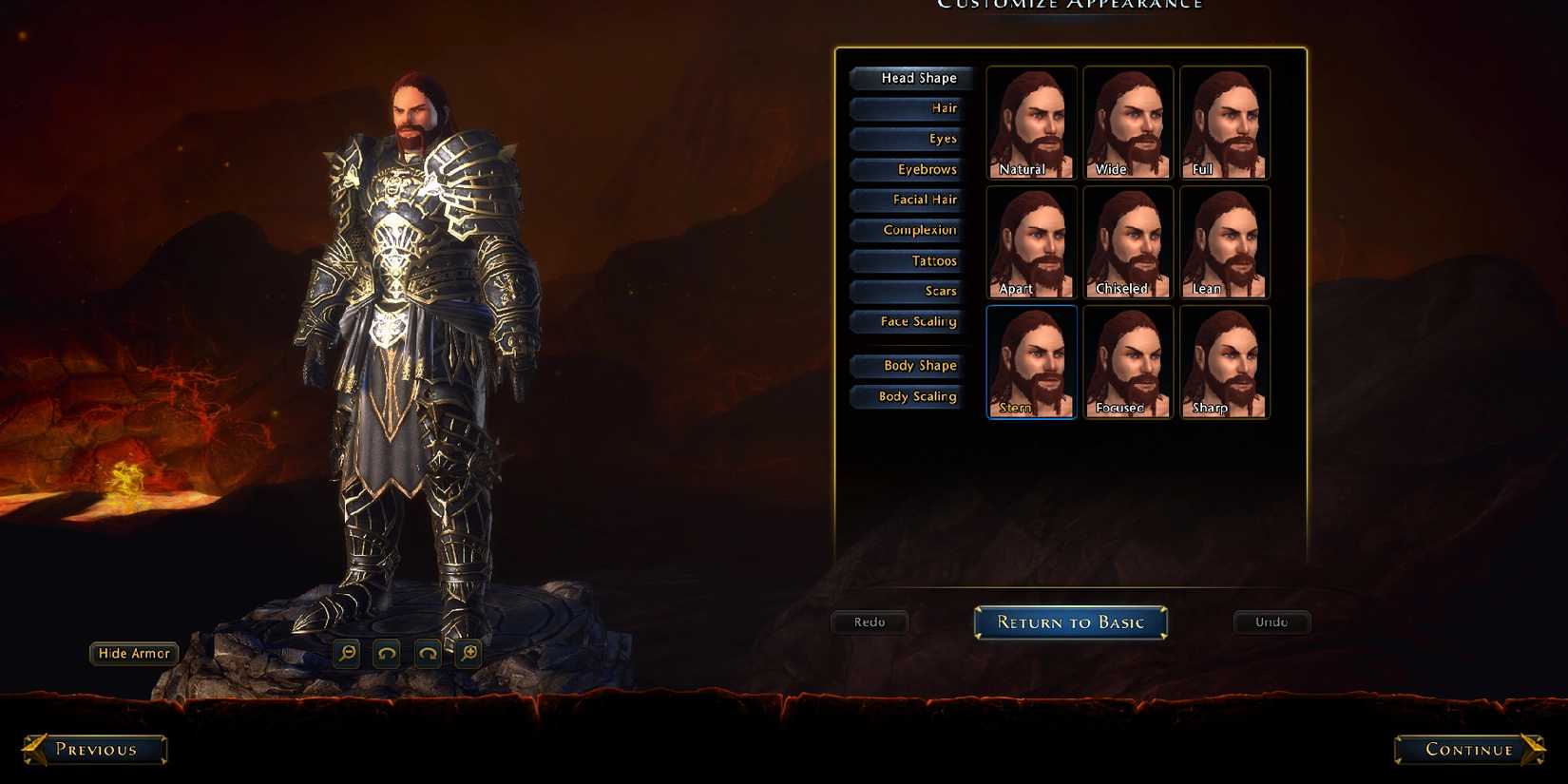
Task: Select the Wide head shape
Action: click(1127, 122)
